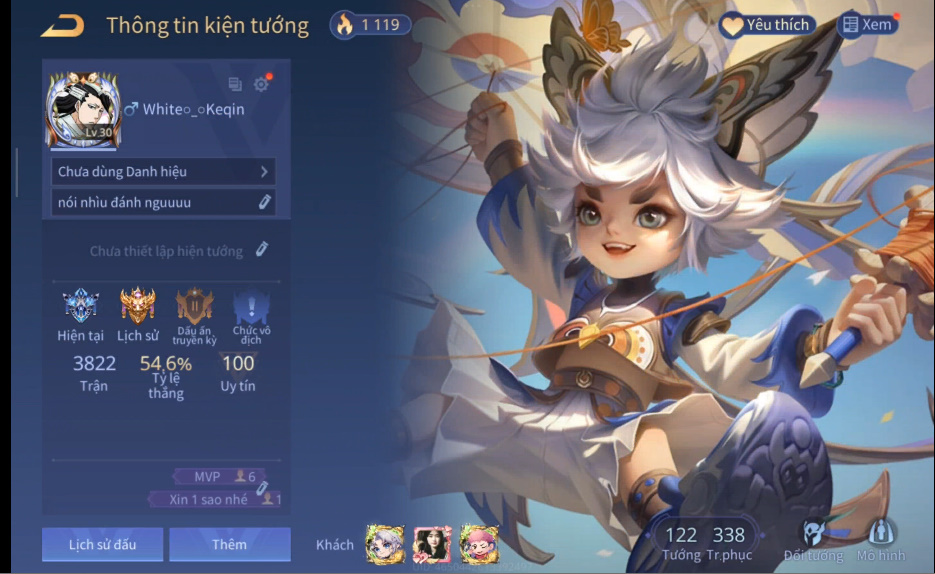The height and width of the screenshot is (574, 935).
Task: Open the first visitor avatar next to Khách
Action: (385, 544)
